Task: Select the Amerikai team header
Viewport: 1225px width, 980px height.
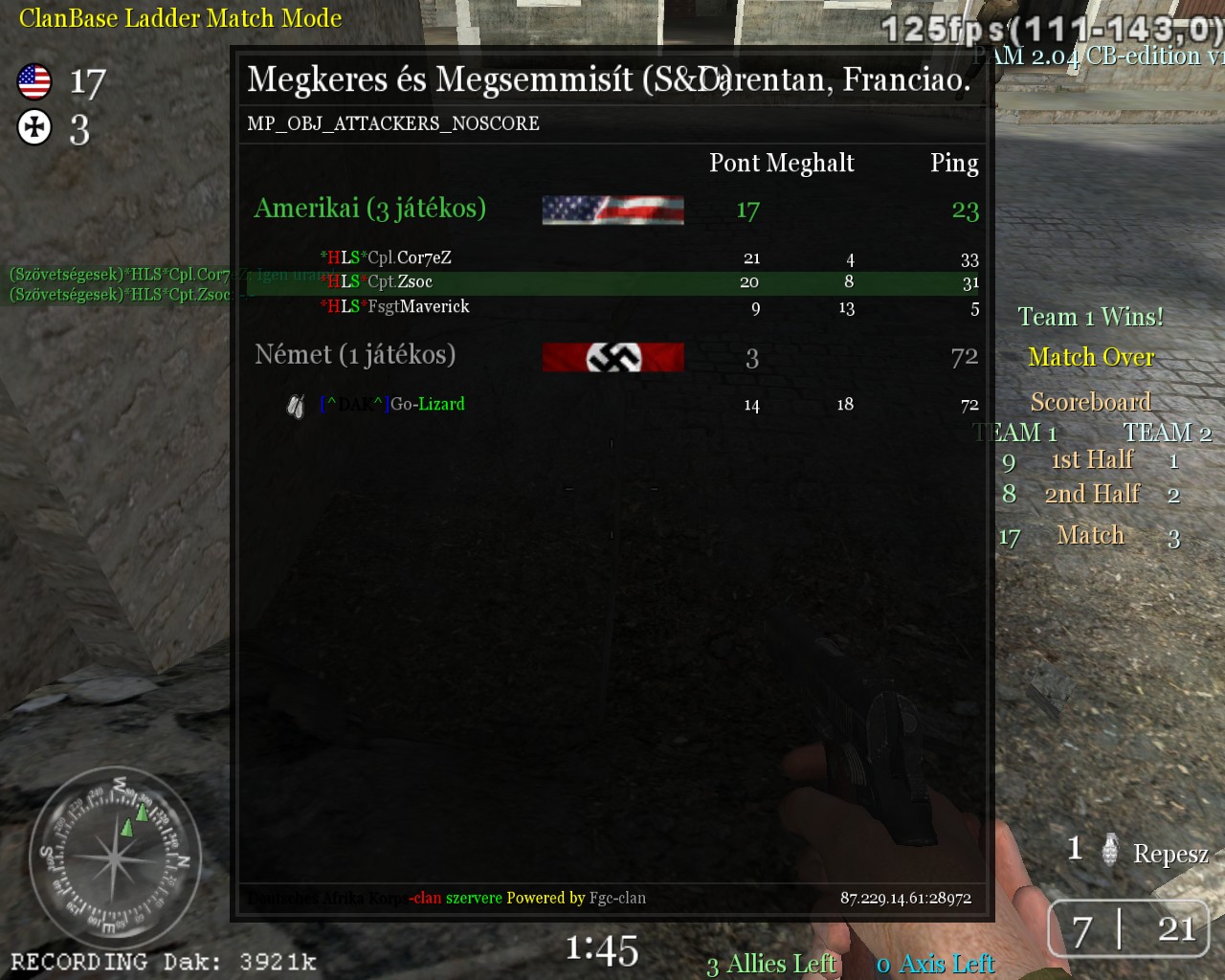Action: coord(370,209)
